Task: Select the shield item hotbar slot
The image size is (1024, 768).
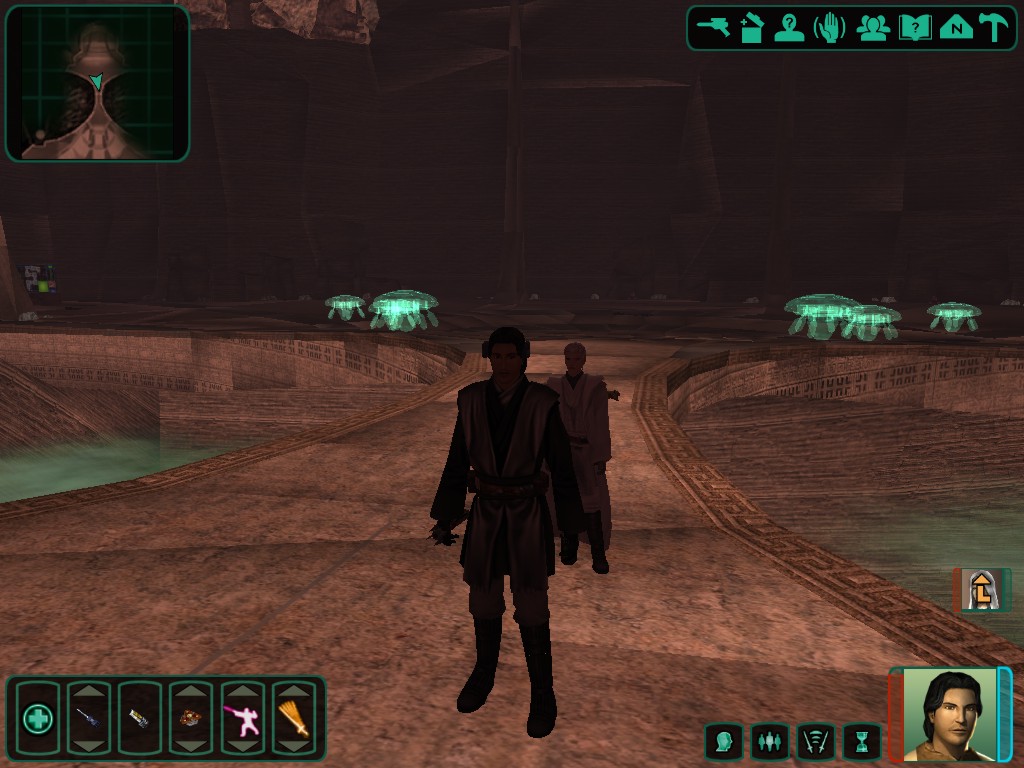Action: pyautogui.click(x=139, y=718)
